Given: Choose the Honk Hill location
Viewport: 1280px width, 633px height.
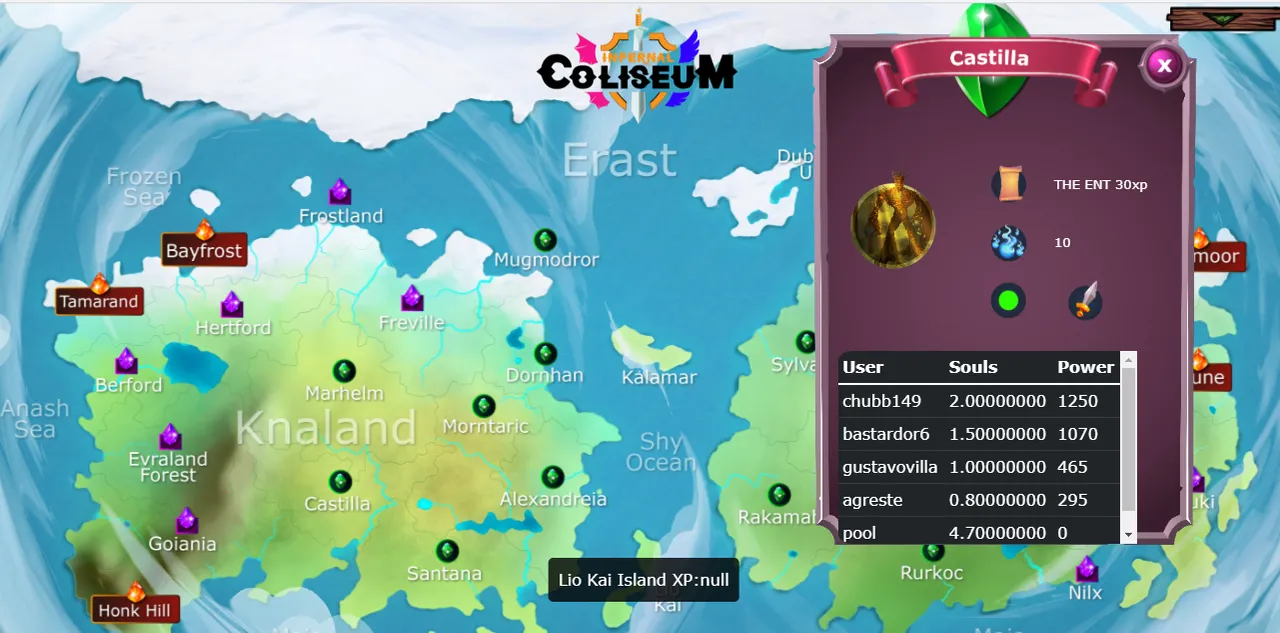Looking at the screenshot, I should [135, 593].
